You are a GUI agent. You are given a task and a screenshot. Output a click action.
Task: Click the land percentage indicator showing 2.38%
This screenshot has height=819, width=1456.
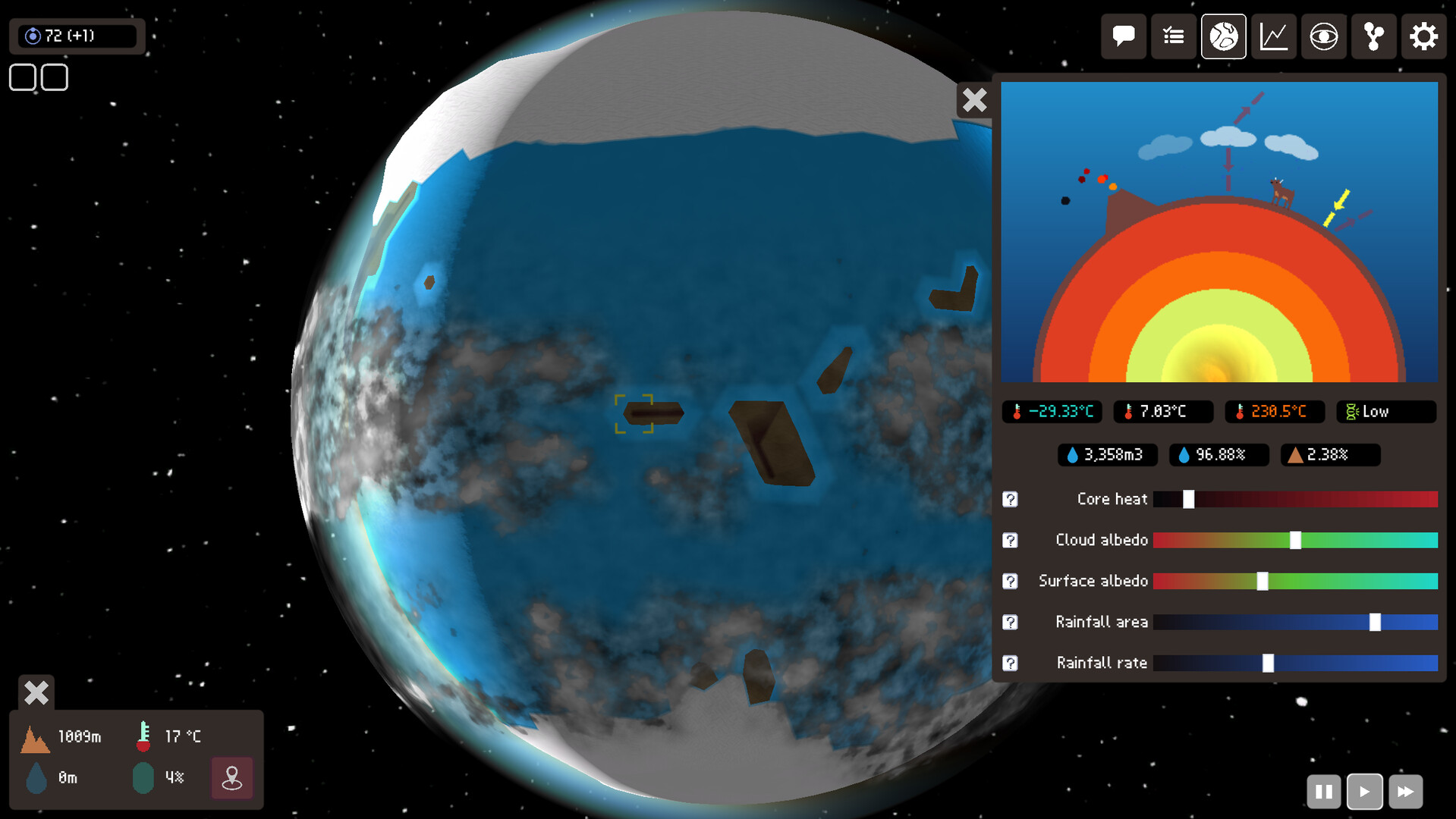(1329, 455)
